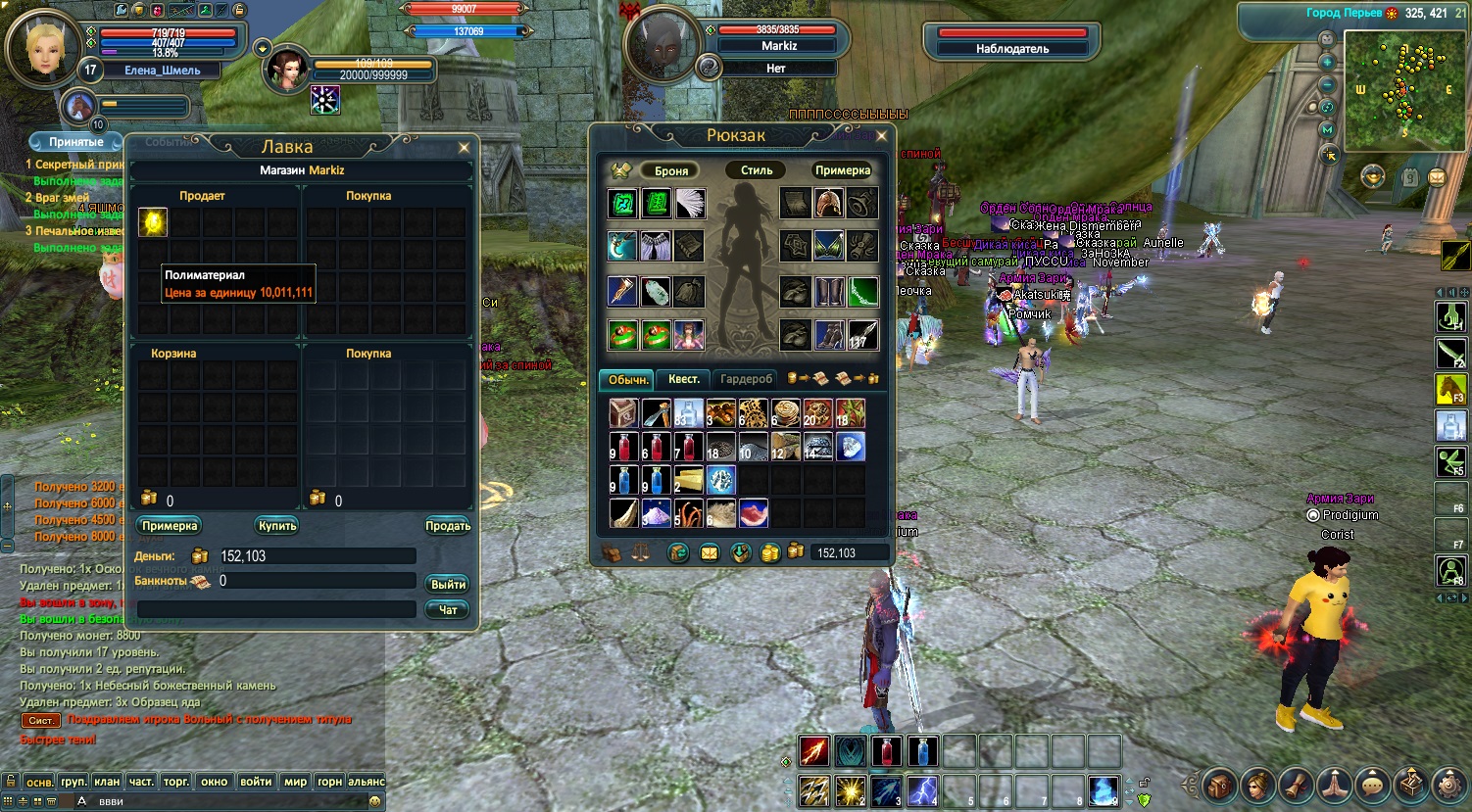
Task: Open Чат with the shop owner
Action: click(448, 610)
